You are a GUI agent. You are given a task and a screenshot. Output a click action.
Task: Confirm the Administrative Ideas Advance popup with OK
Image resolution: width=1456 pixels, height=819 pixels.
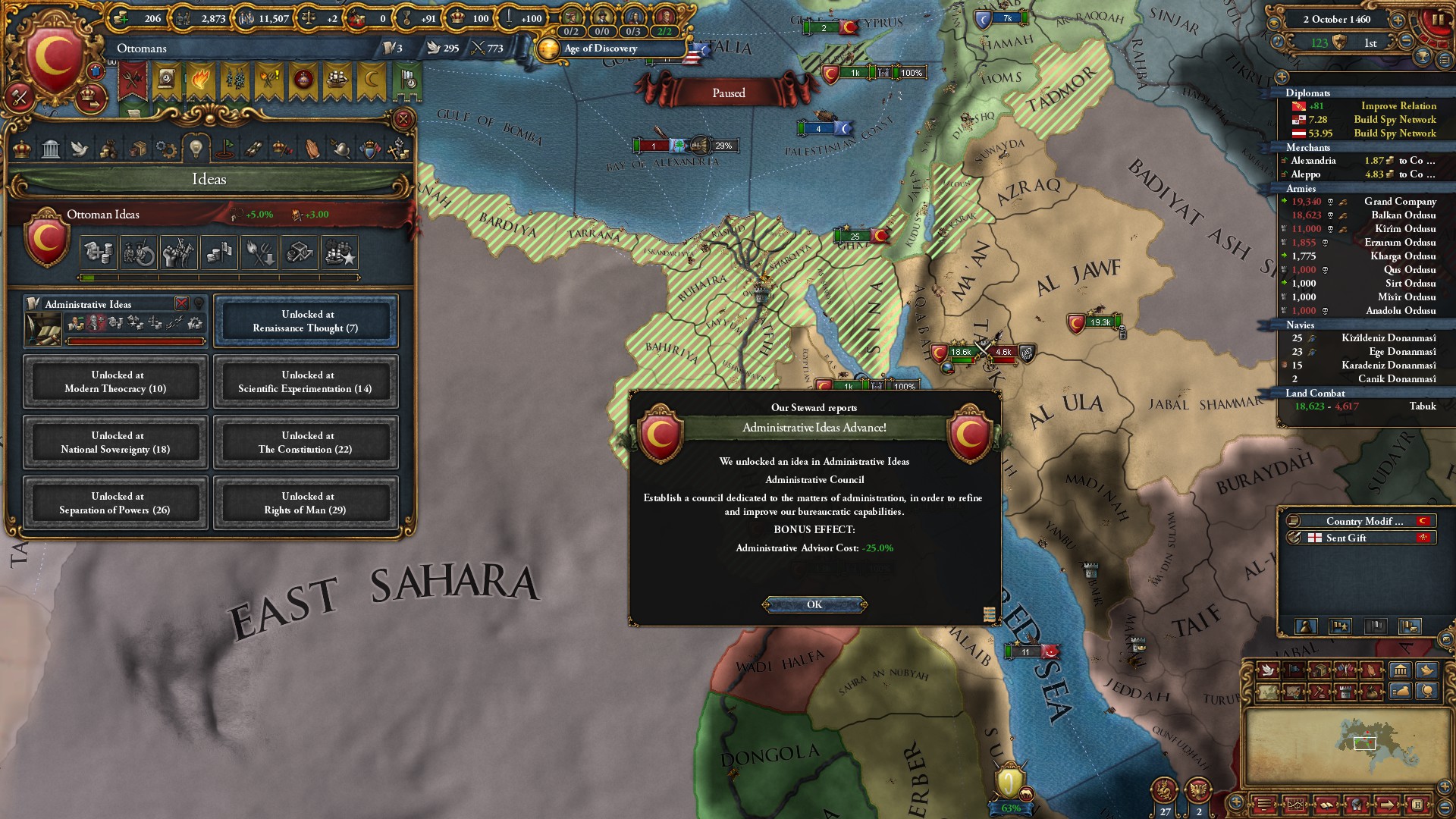814,604
